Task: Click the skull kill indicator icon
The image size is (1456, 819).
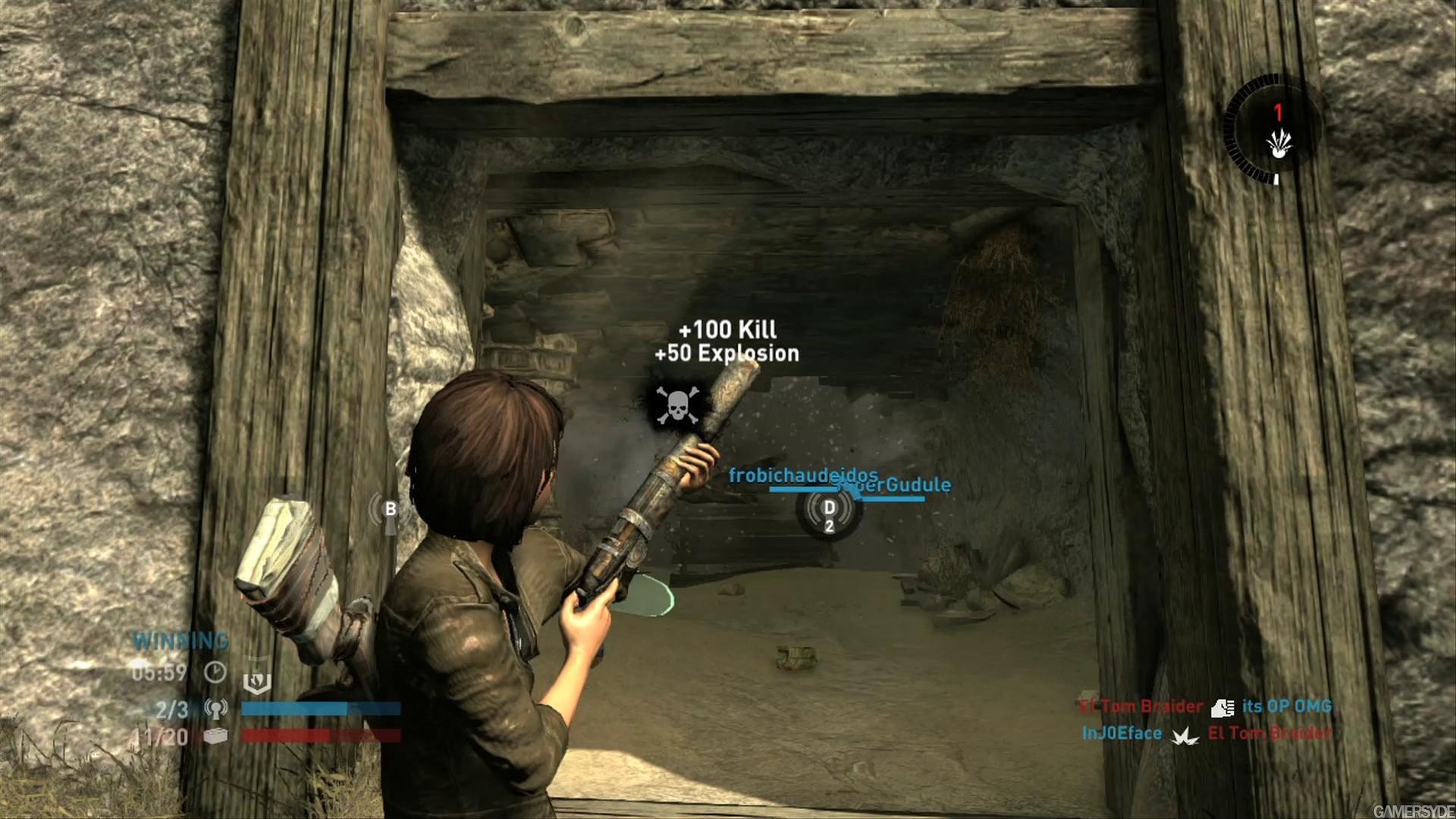Action: [x=676, y=405]
